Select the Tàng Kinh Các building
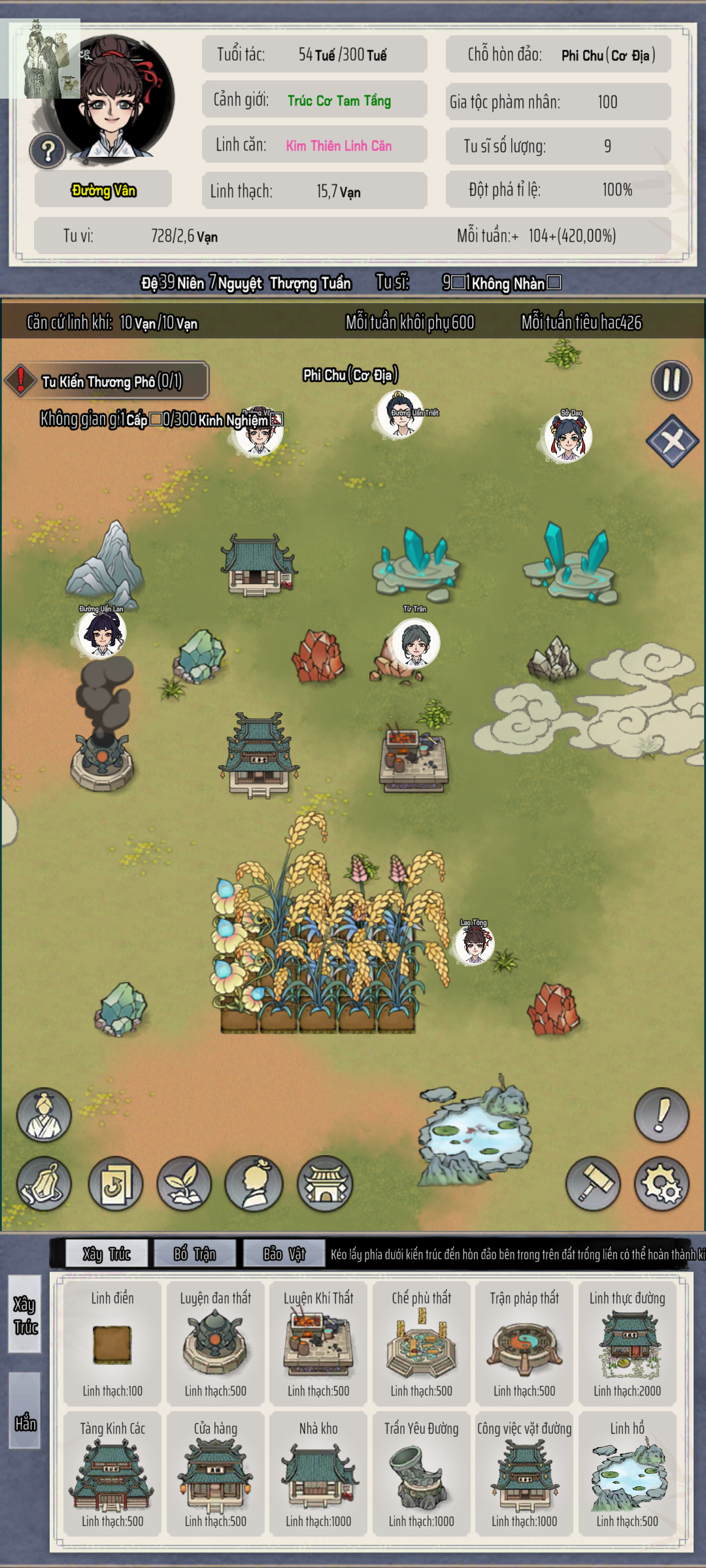 pos(112,1474)
